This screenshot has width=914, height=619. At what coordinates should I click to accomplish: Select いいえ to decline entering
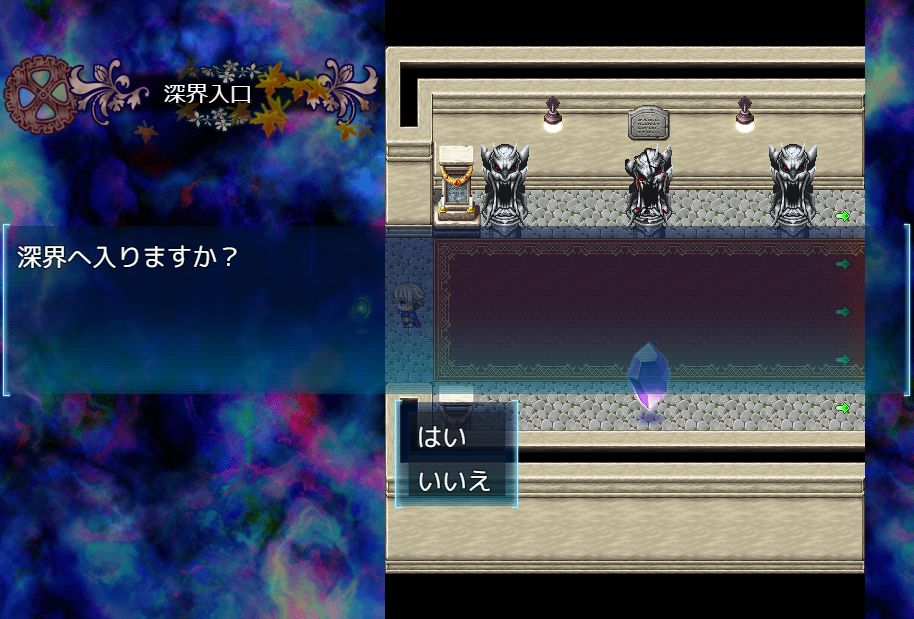pyautogui.click(x=455, y=481)
